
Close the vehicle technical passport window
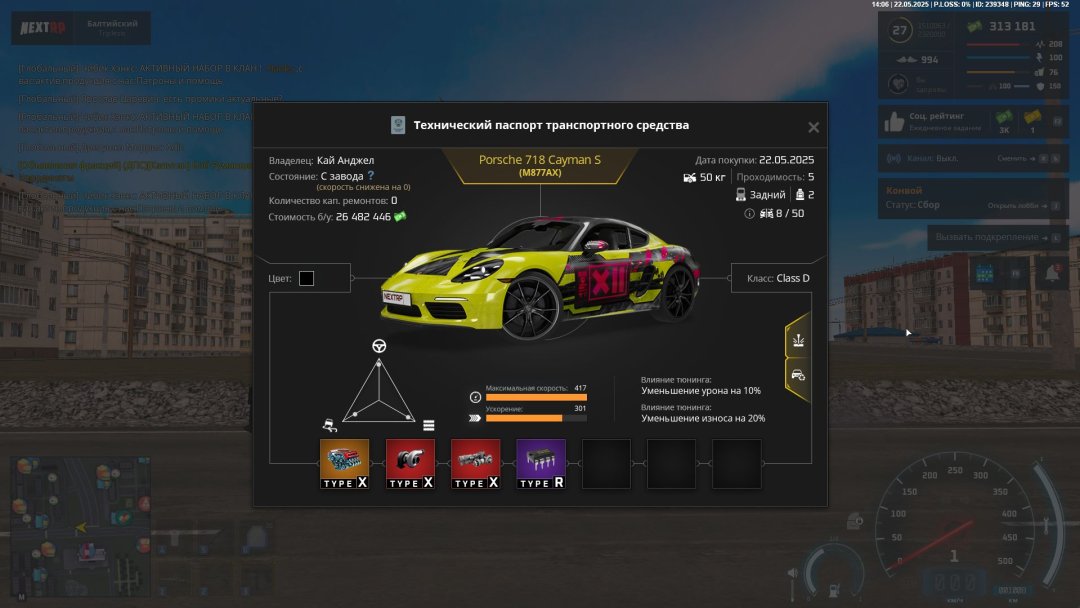813,127
